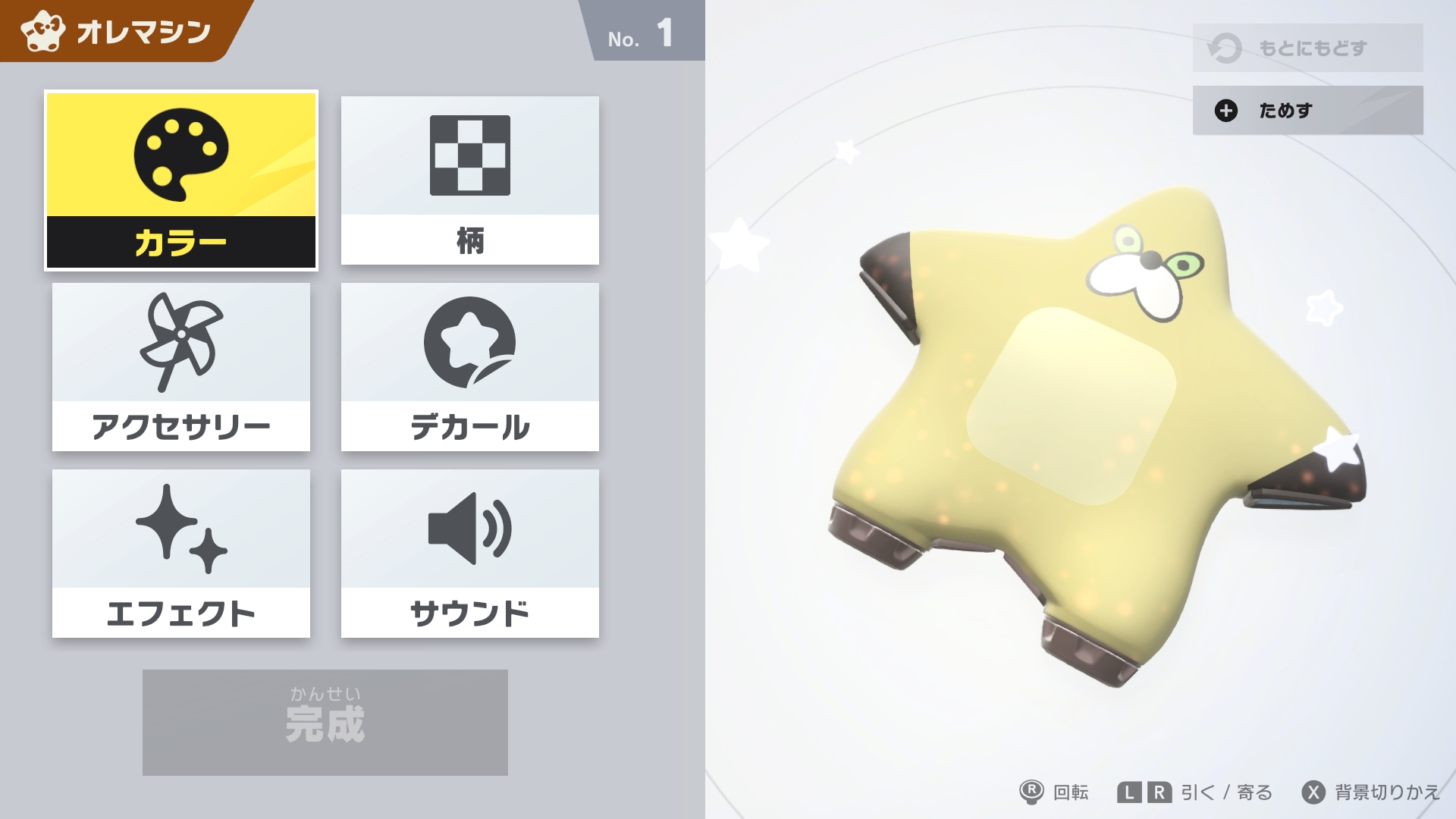Open the サウンド speaker tile
The image size is (1456, 819).
click(469, 553)
